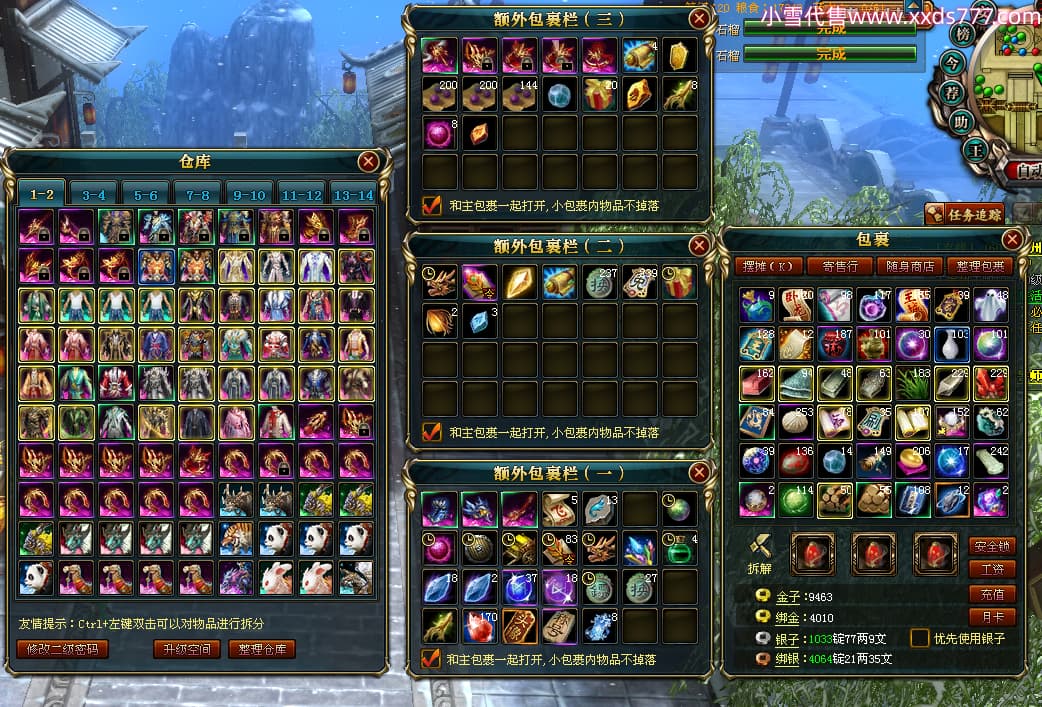Open warehouse tab 13-14
Image resolution: width=1042 pixels, height=707 pixels.
point(353,194)
